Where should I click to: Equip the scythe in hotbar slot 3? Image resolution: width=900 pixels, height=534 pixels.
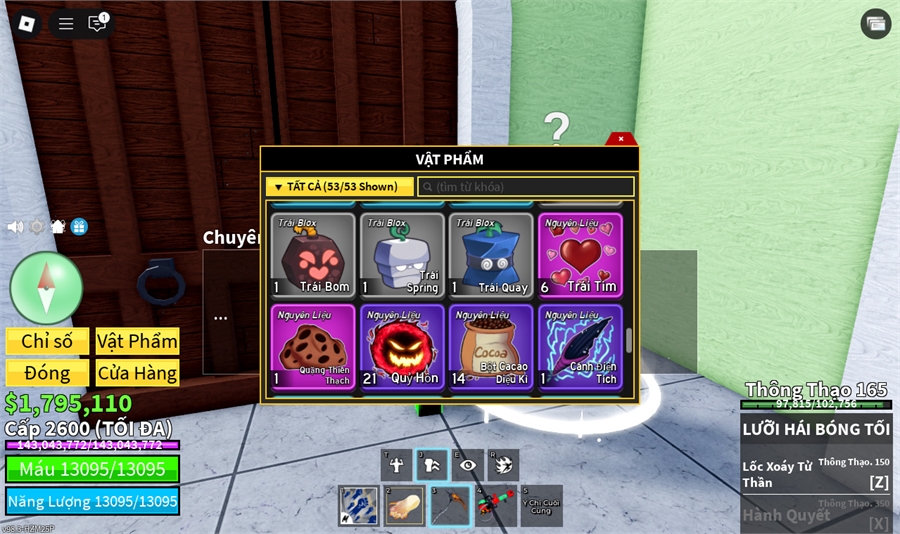(449, 506)
